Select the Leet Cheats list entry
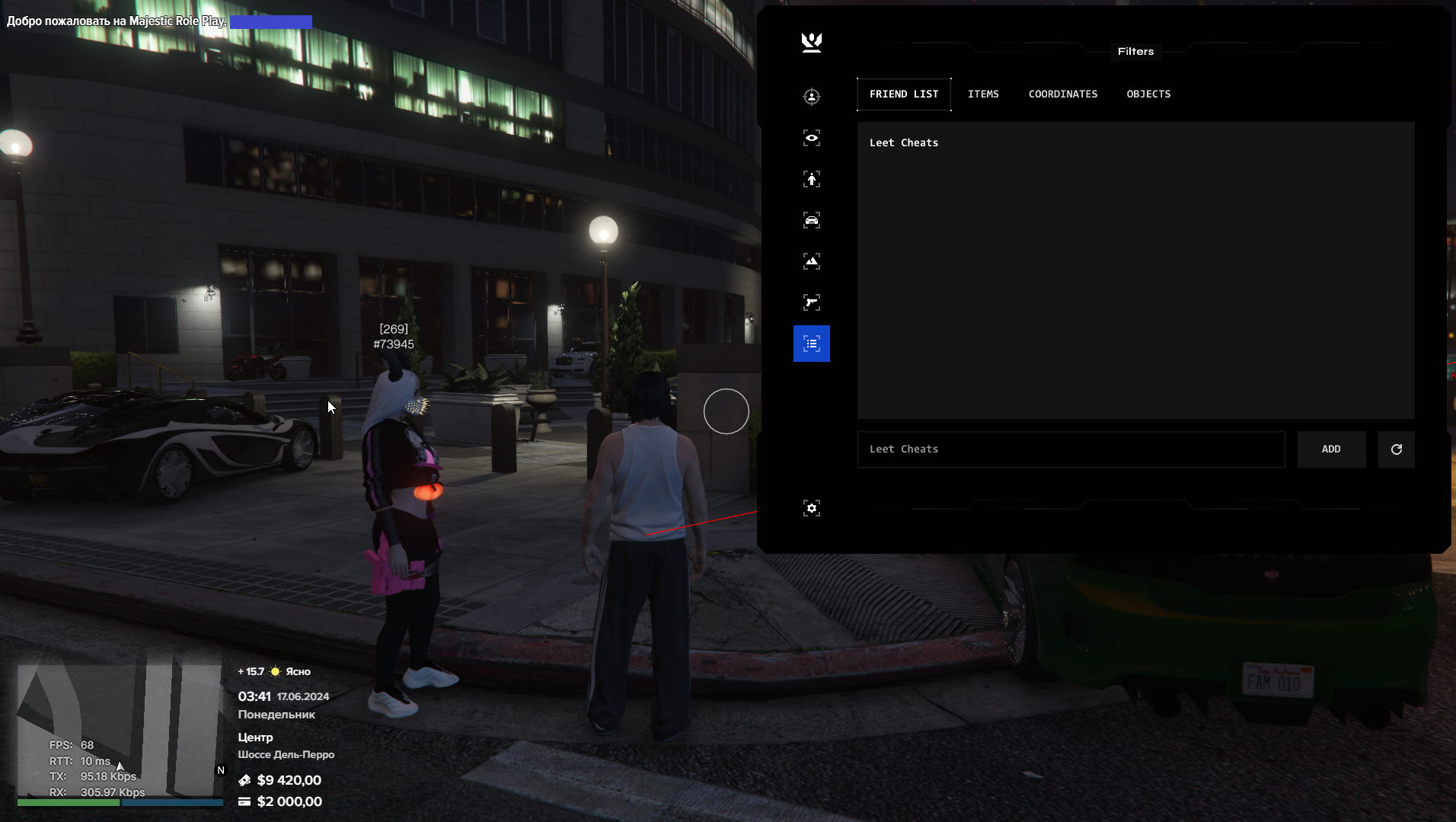This screenshot has width=1456, height=822. pyautogui.click(x=904, y=143)
